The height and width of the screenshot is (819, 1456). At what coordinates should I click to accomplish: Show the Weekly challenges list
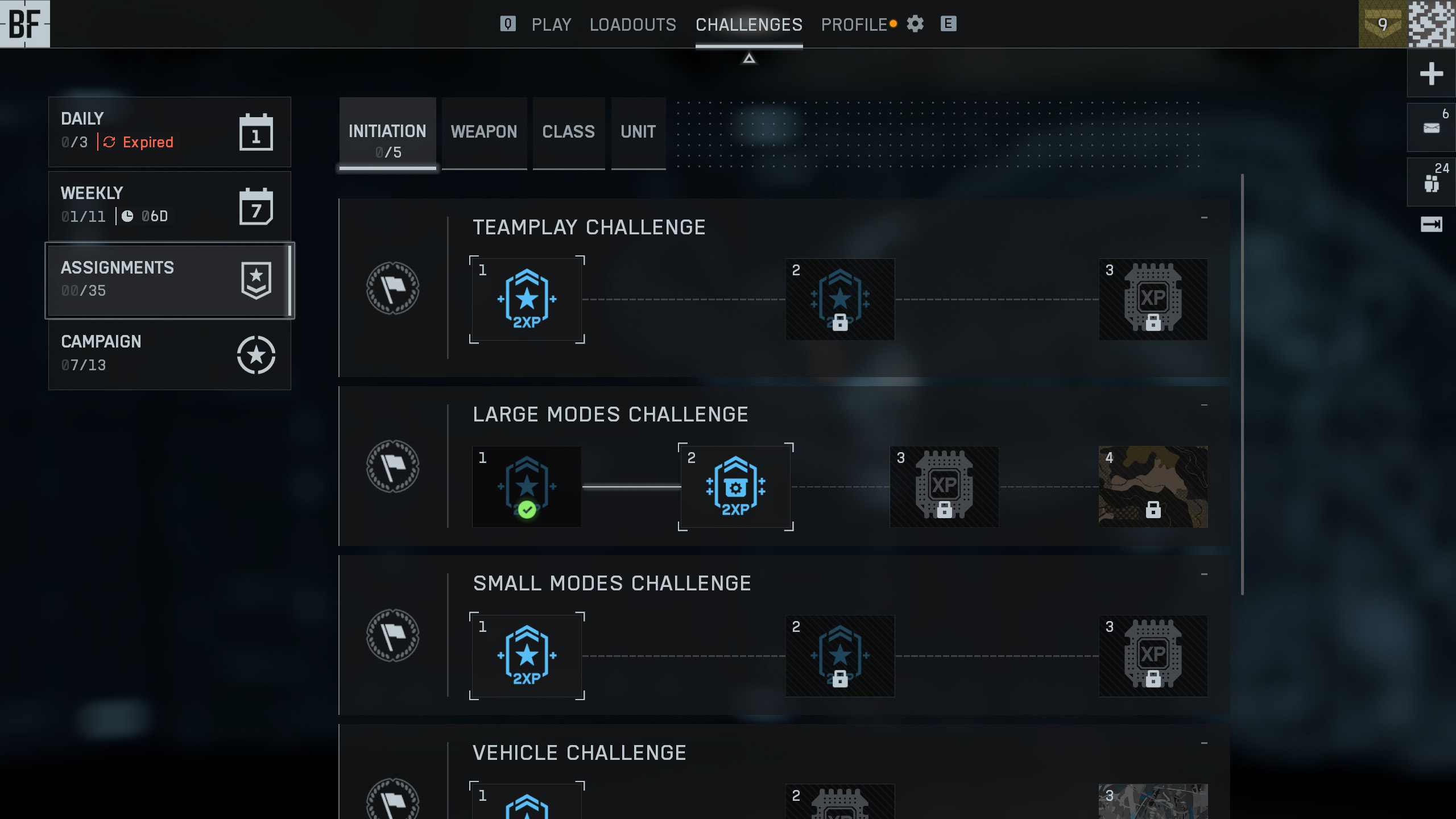(x=169, y=205)
